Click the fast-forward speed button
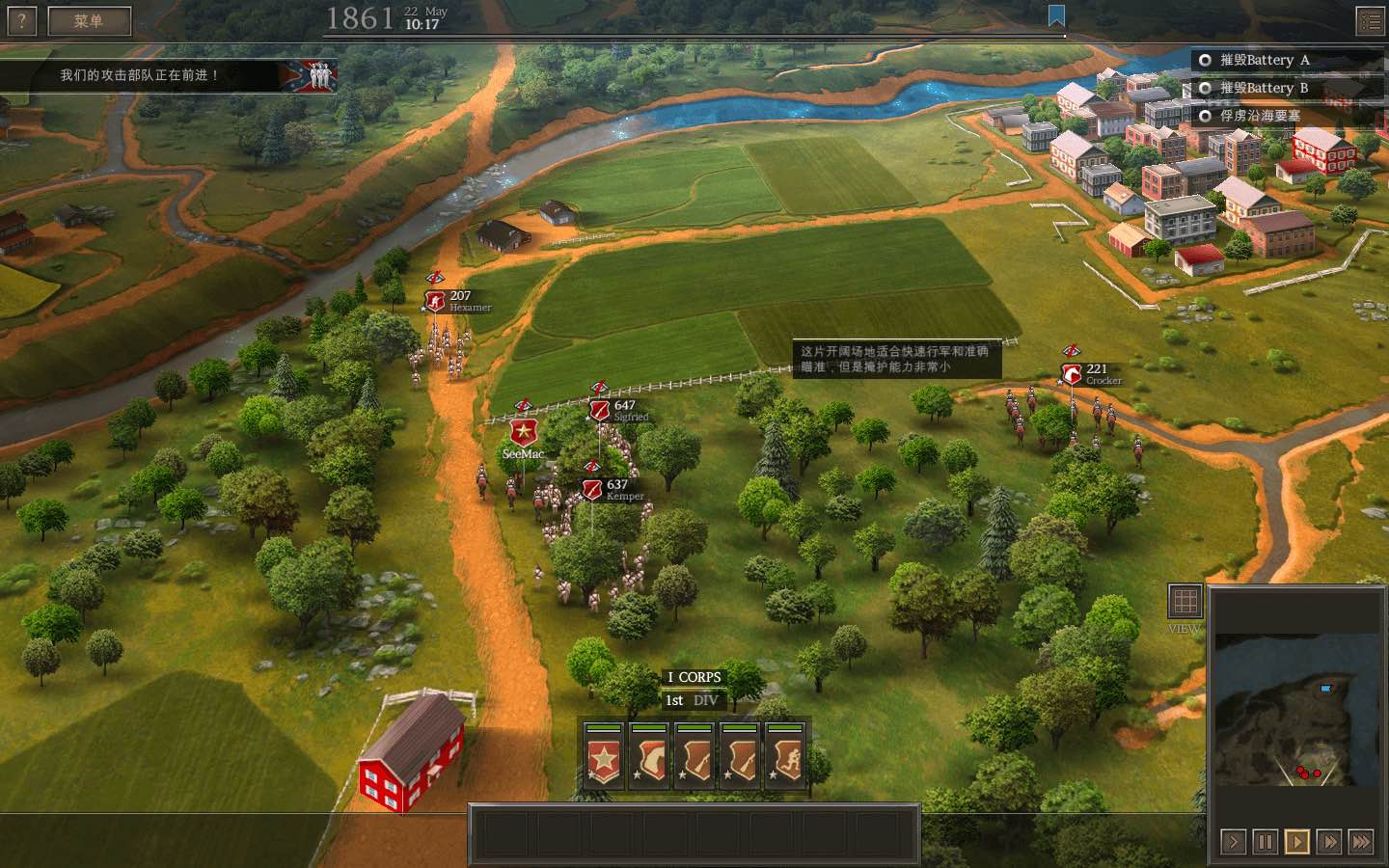 click(1328, 841)
